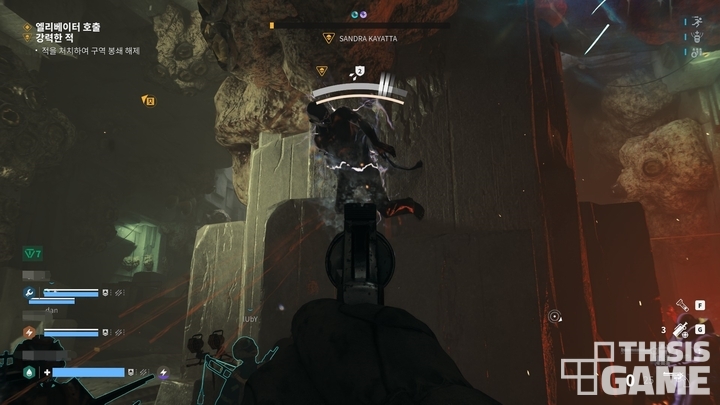Screen dimensions: 720x405
Task: Click the teammate wrench class icon
Action: [30, 293]
